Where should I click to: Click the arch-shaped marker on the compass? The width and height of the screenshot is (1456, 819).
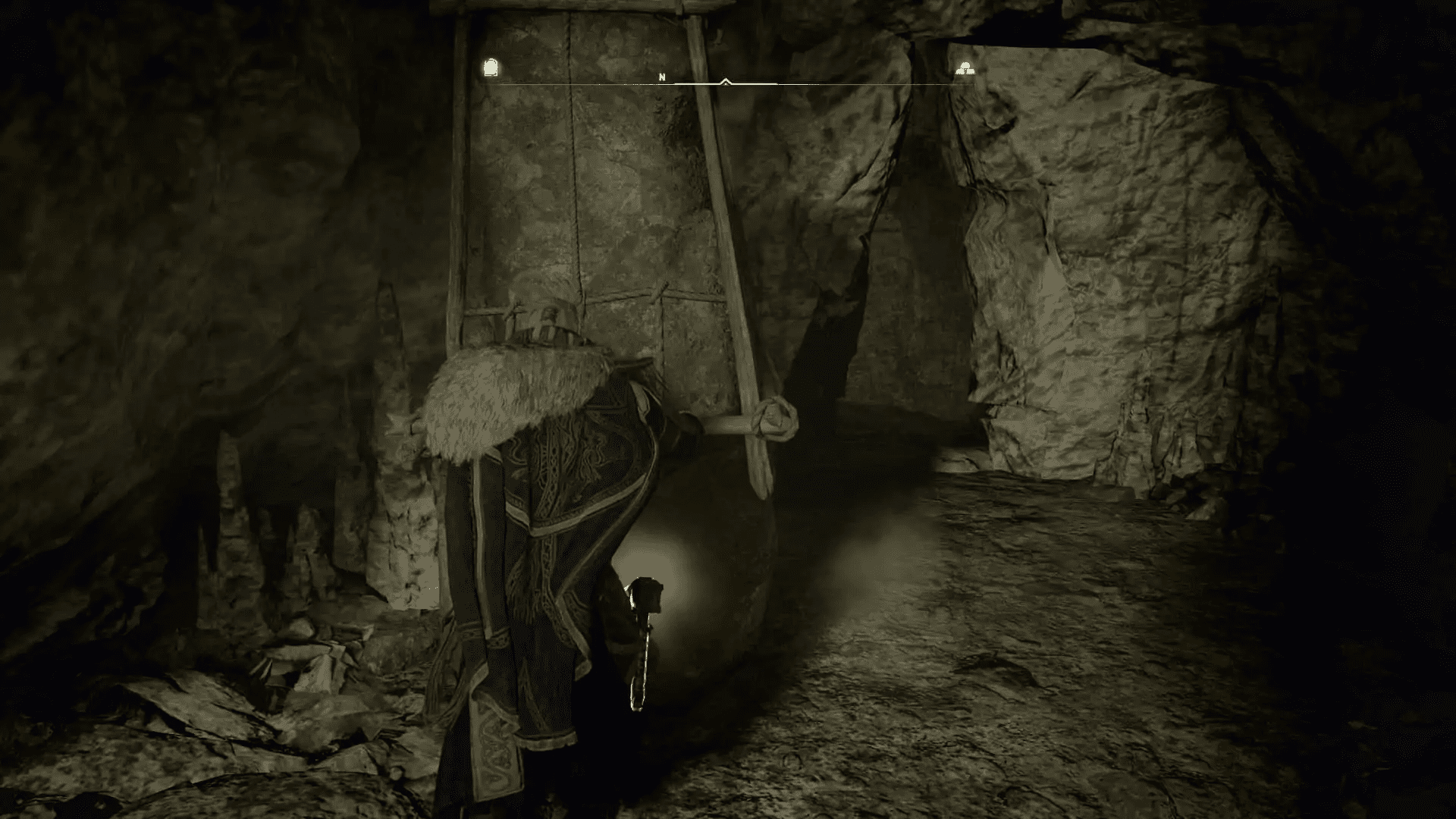pos(491,68)
